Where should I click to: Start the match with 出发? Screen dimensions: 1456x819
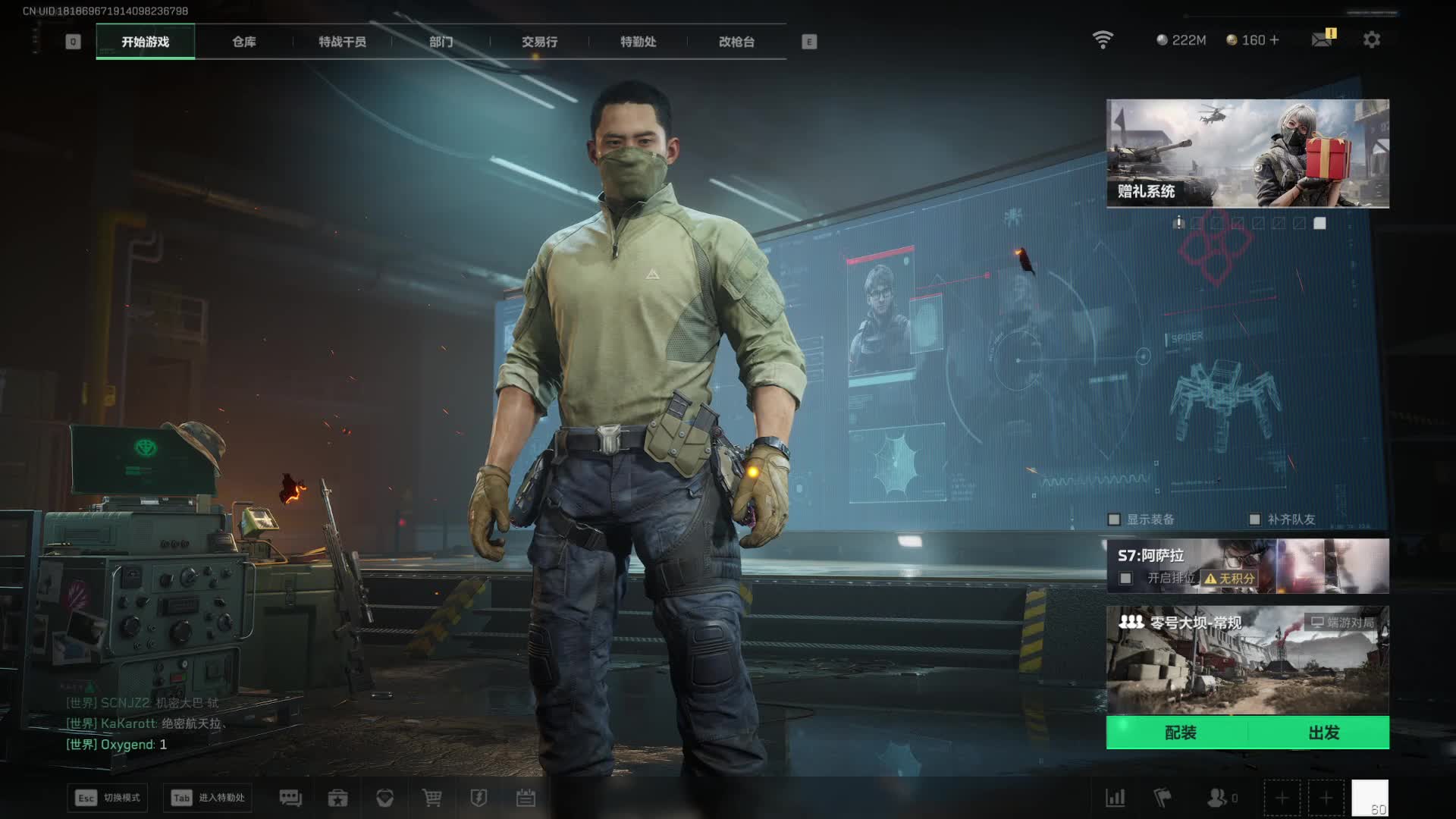pos(1323,733)
